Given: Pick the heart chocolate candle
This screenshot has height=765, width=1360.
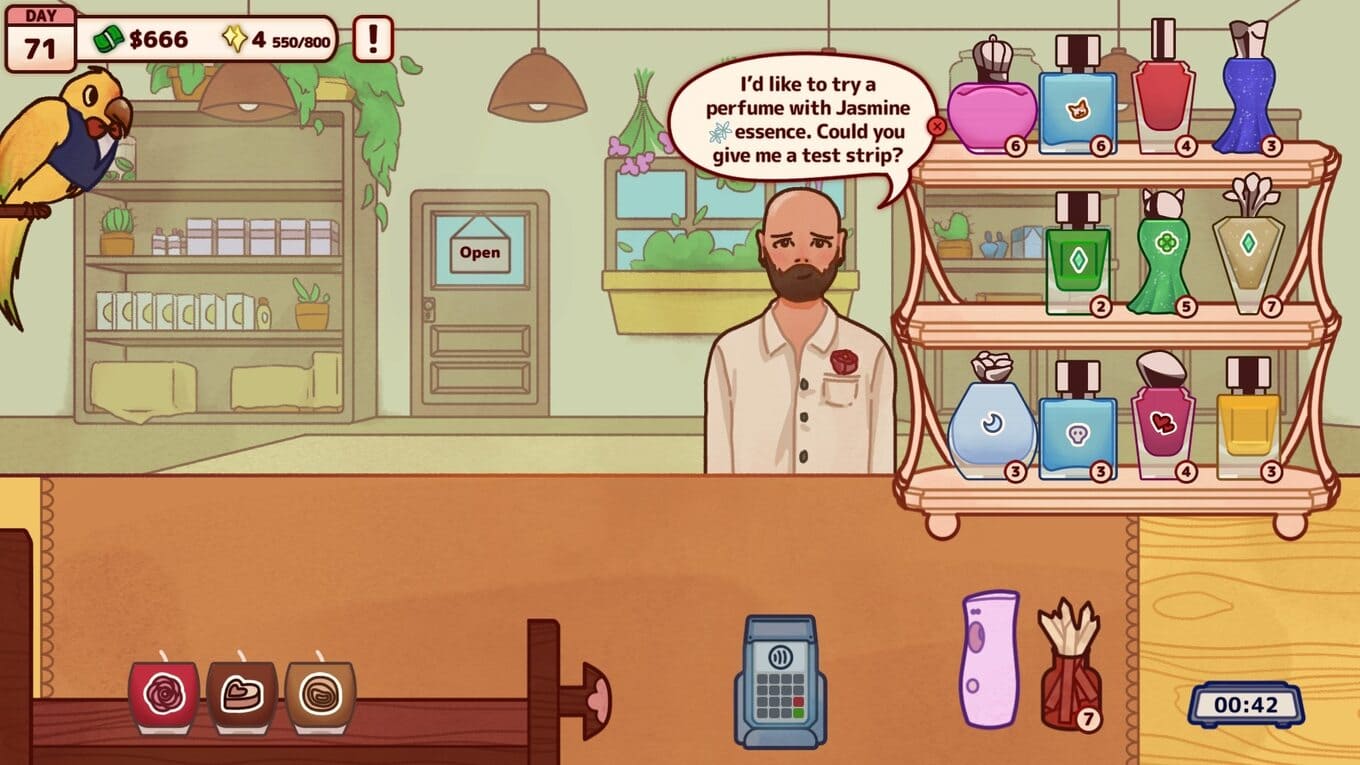Looking at the screenshot, I should pos(242,694).
